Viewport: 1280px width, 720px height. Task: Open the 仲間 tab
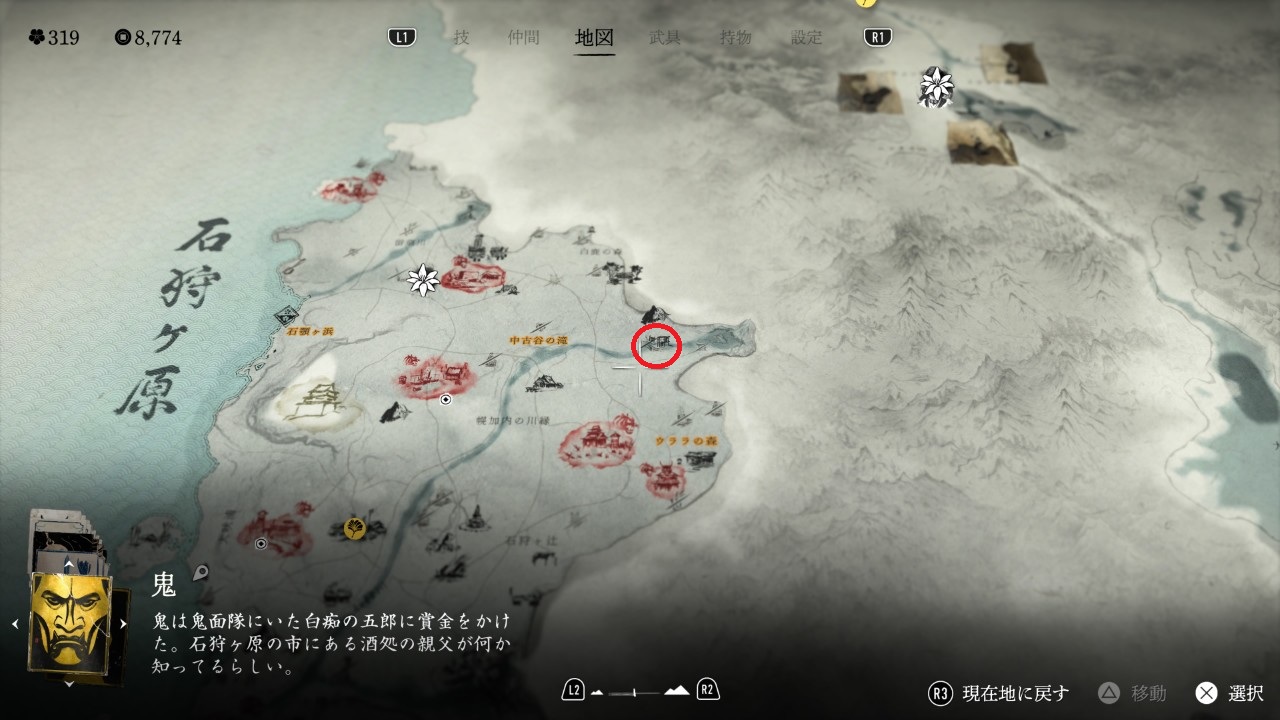point(523,38)
